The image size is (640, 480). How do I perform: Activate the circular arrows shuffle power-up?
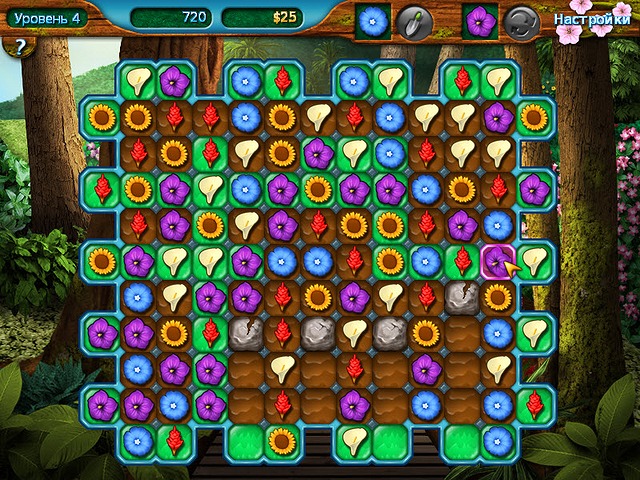[x=521, y=21]
